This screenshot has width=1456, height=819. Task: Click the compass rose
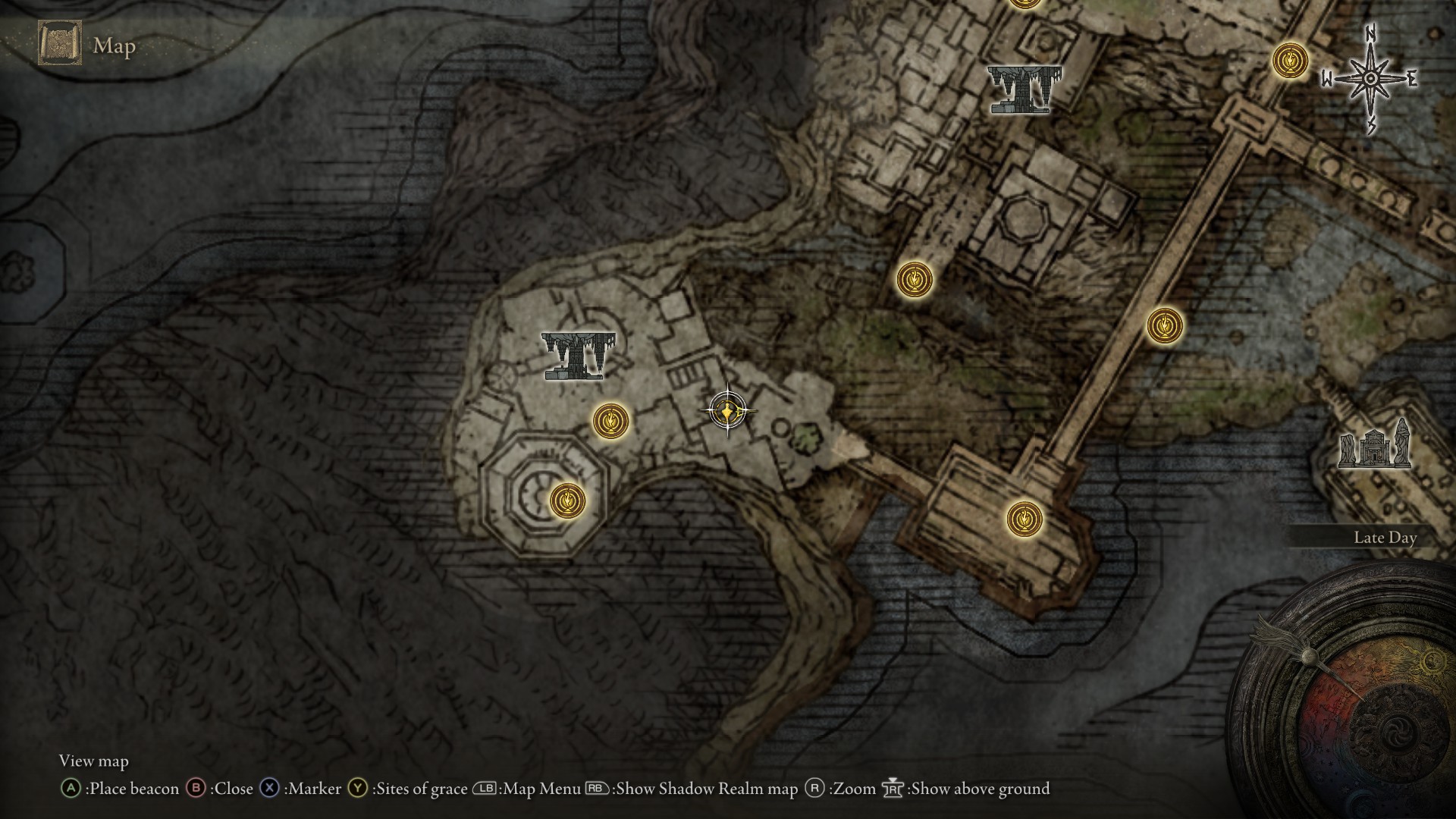1371,79
